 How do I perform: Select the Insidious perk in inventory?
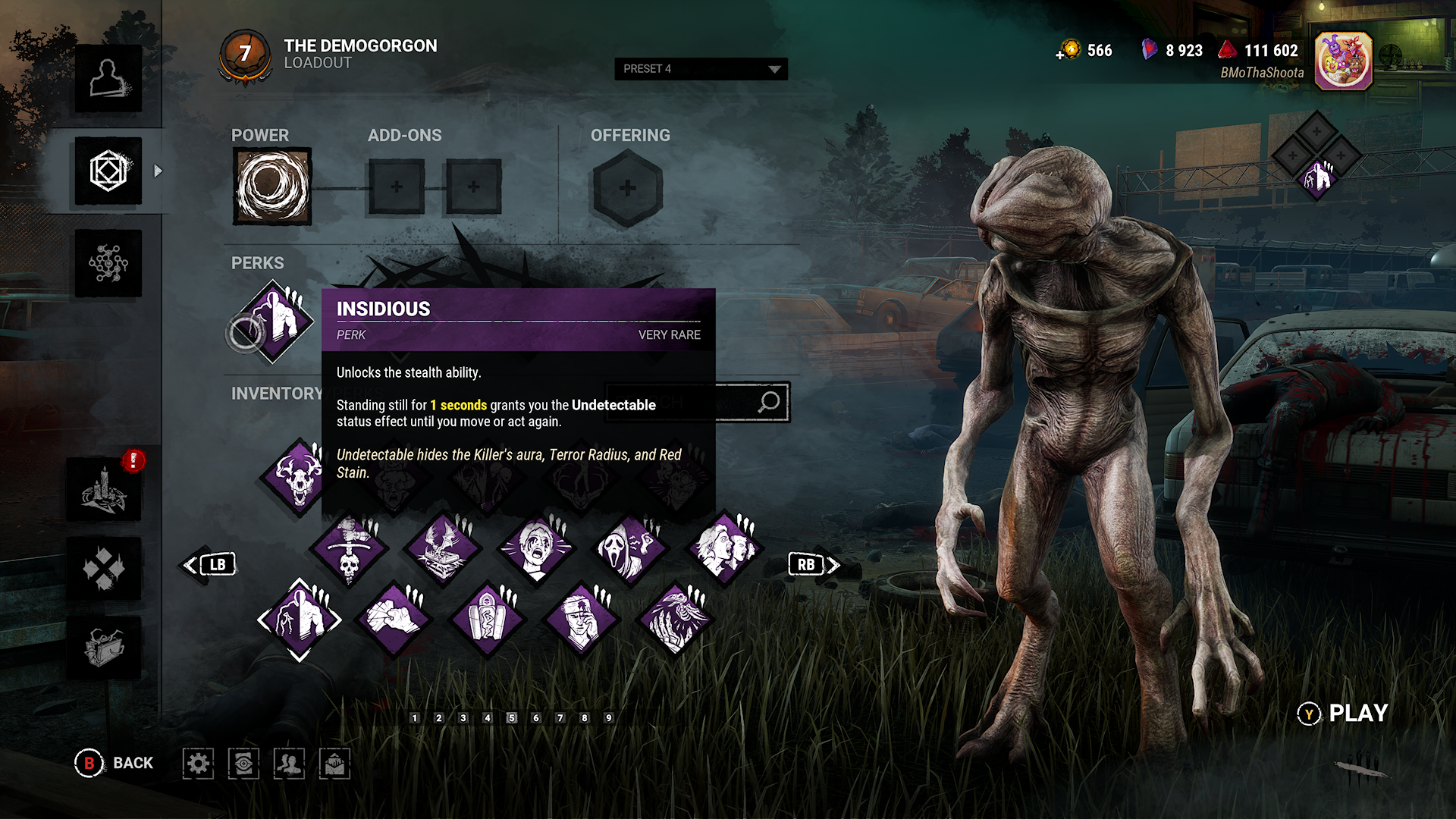coord(300,620)
